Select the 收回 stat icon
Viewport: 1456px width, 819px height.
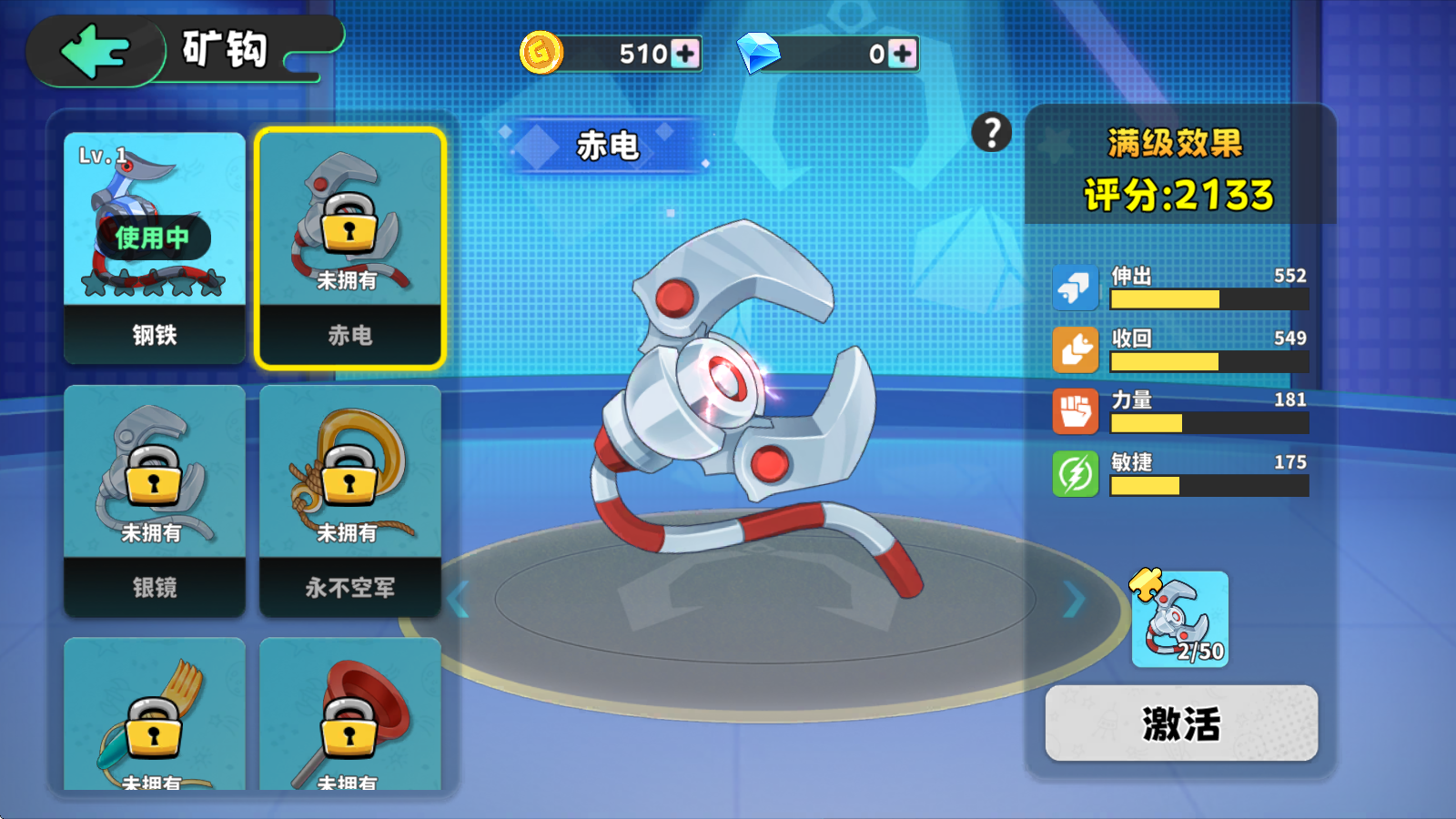[x=1076, y=350]
